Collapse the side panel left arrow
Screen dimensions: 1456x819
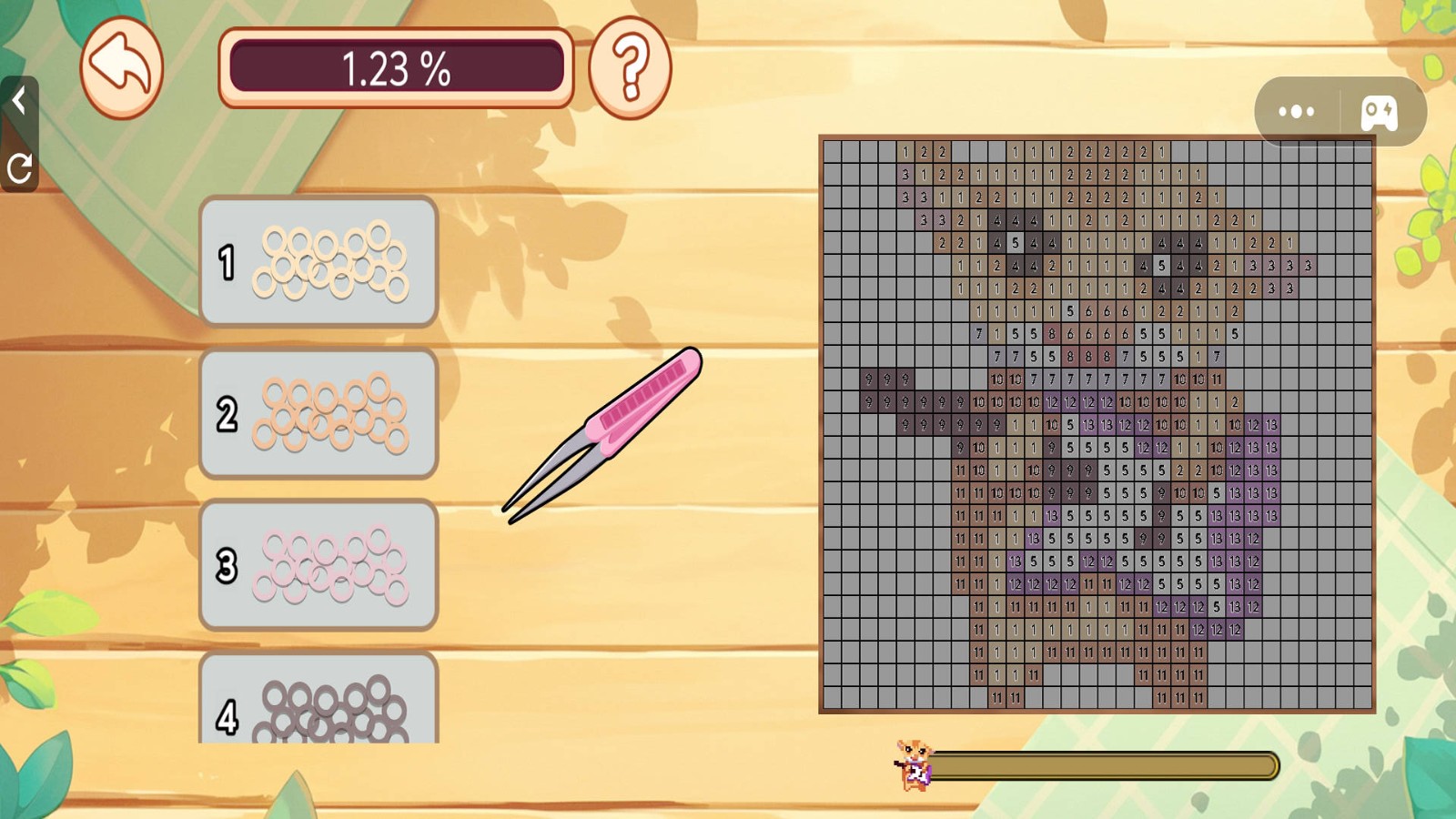click(18, 99)
